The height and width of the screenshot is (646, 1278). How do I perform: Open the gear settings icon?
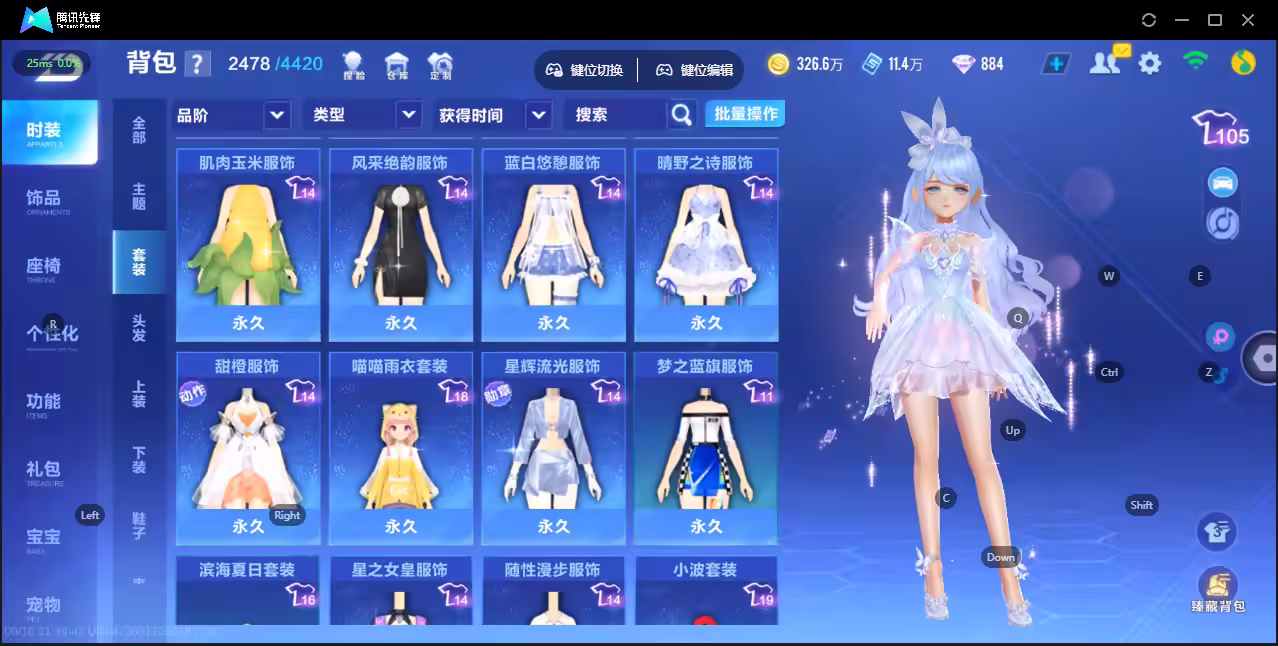point(1150,64)
